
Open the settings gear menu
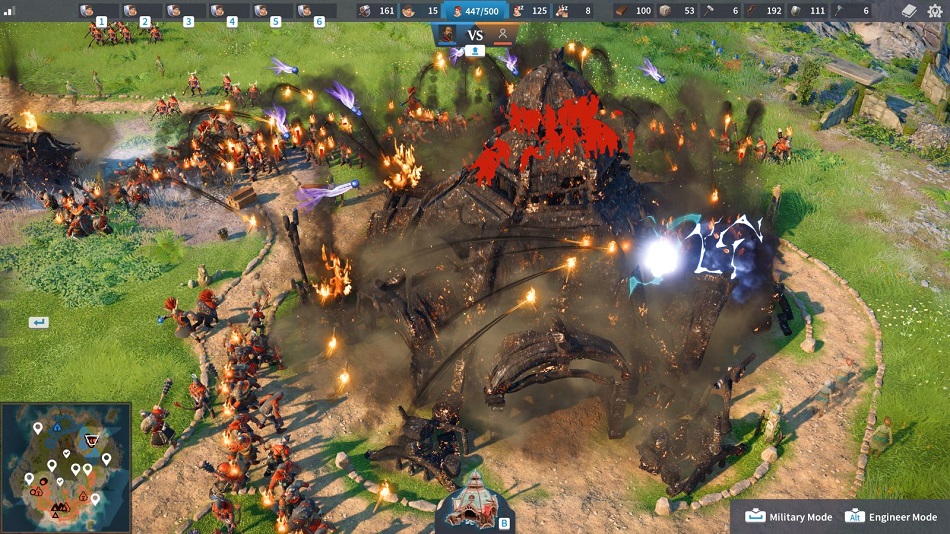point(934,11)
